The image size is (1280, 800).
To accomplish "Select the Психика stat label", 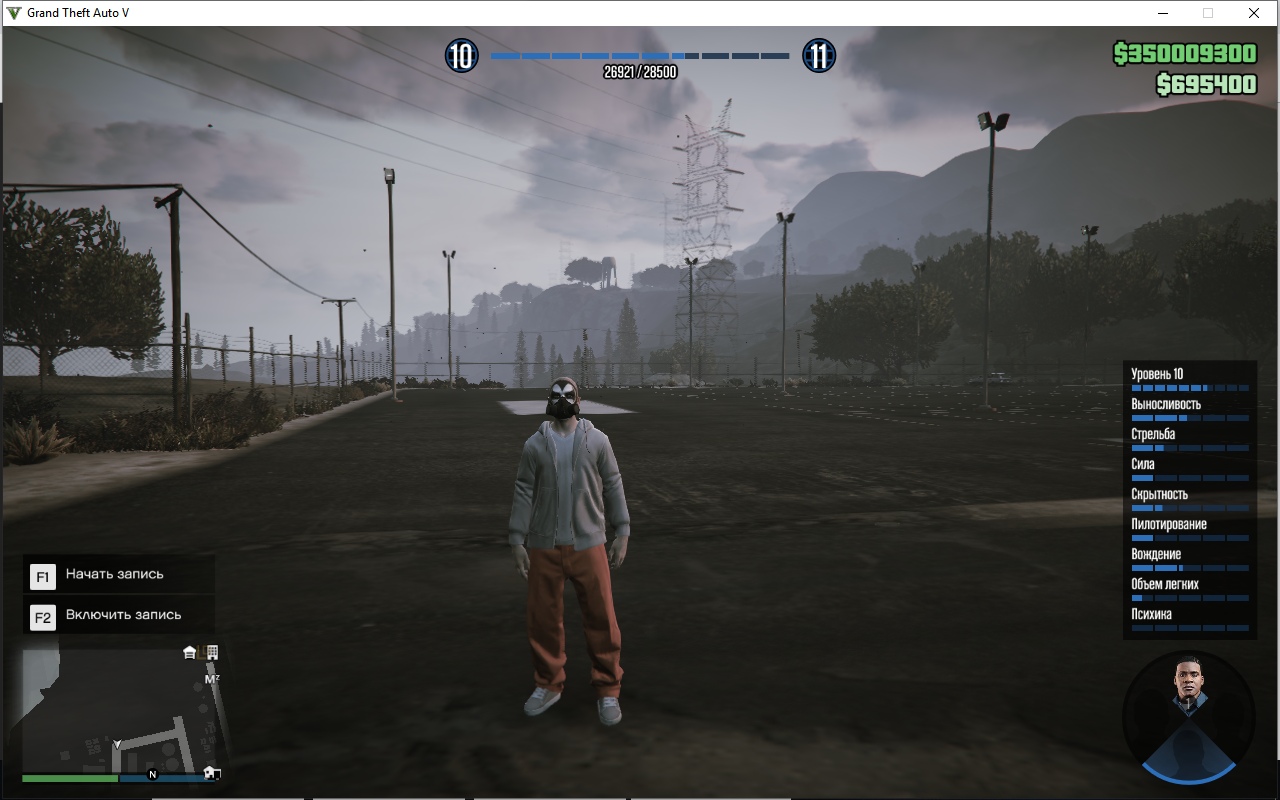I will click(1151, 613).
